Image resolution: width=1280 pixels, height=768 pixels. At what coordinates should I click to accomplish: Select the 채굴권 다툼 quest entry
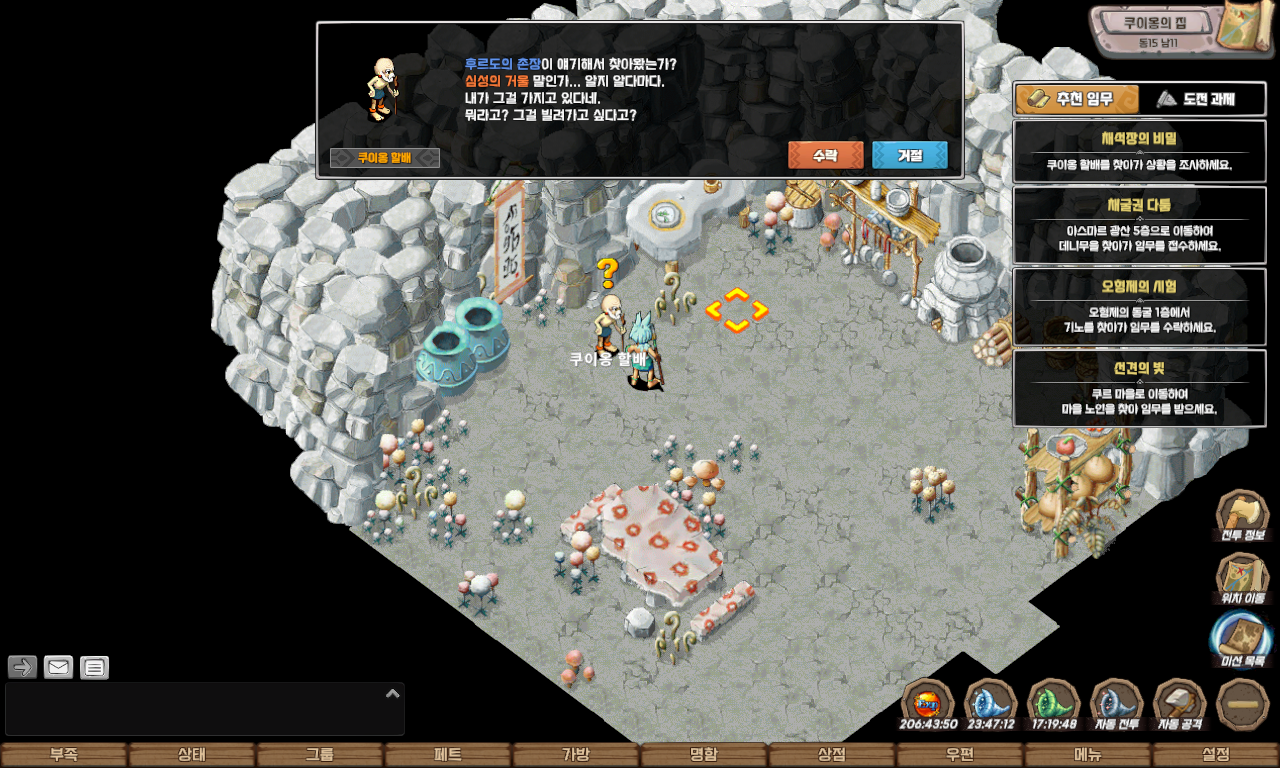[x=1139, y=225]
